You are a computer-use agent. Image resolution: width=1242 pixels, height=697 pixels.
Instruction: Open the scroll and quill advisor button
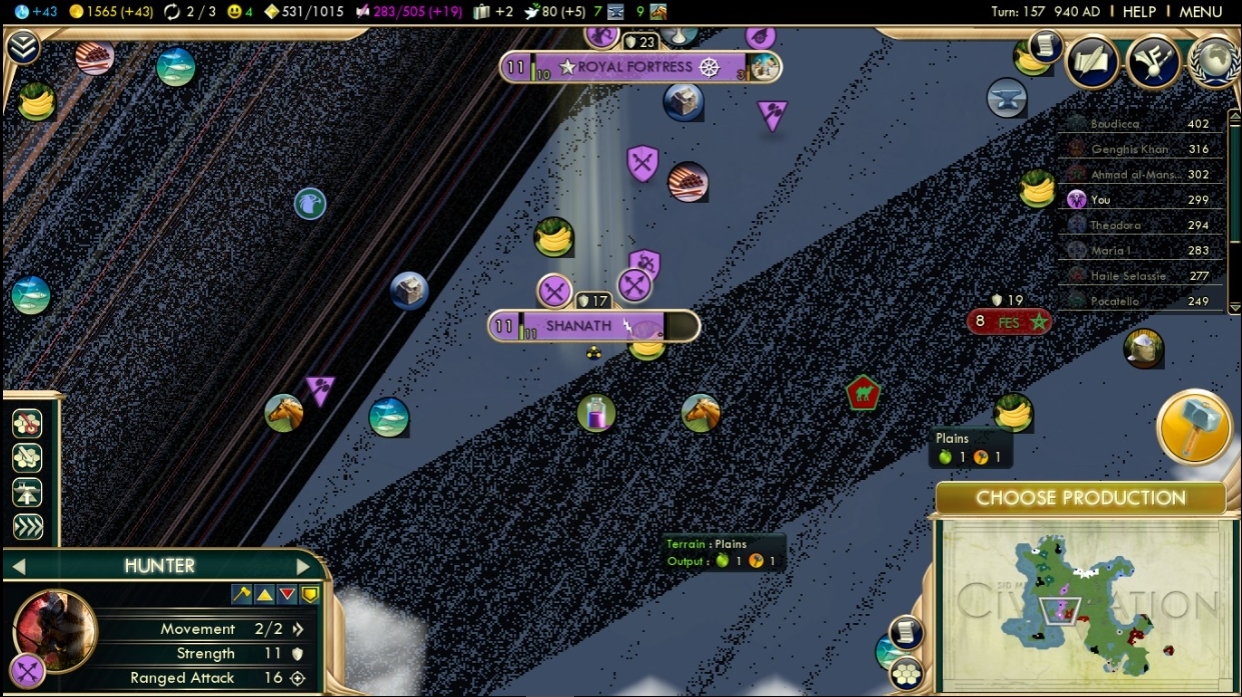coord(1092,62)
